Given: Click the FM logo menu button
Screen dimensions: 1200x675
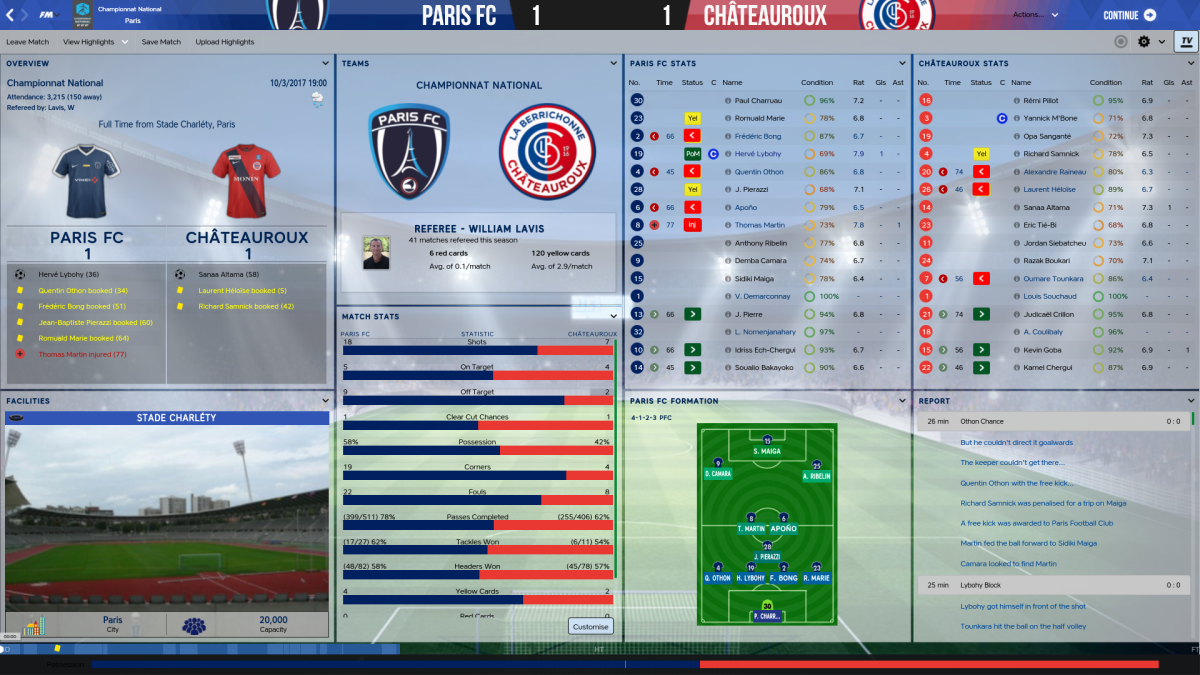Looking at the screenshot, I should click(45, 15).
